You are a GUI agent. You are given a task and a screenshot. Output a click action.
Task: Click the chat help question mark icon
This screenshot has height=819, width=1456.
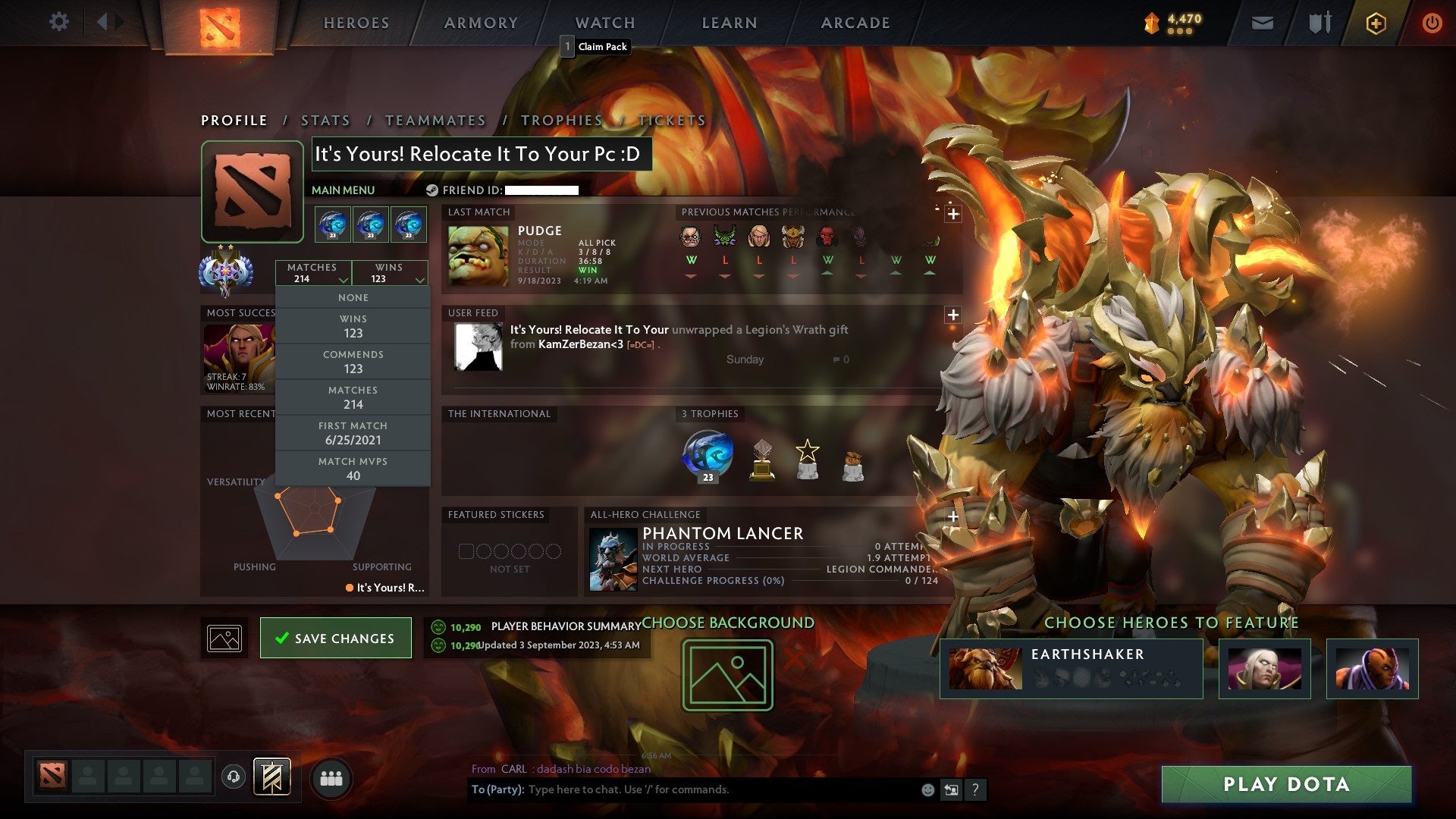(x=975, y=789)
